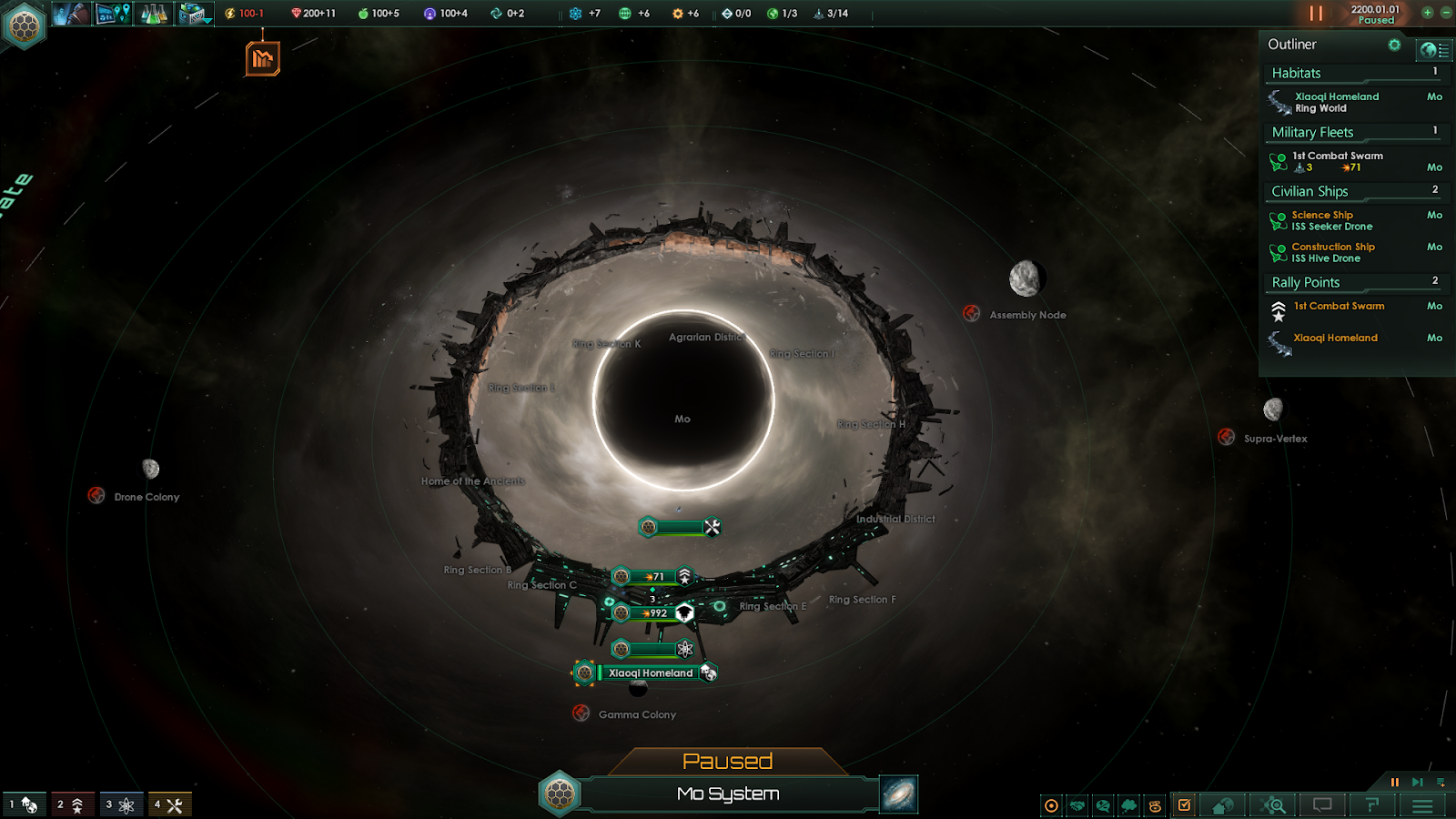Click the orange declining-graph alert icon

[x=262, y=60]
